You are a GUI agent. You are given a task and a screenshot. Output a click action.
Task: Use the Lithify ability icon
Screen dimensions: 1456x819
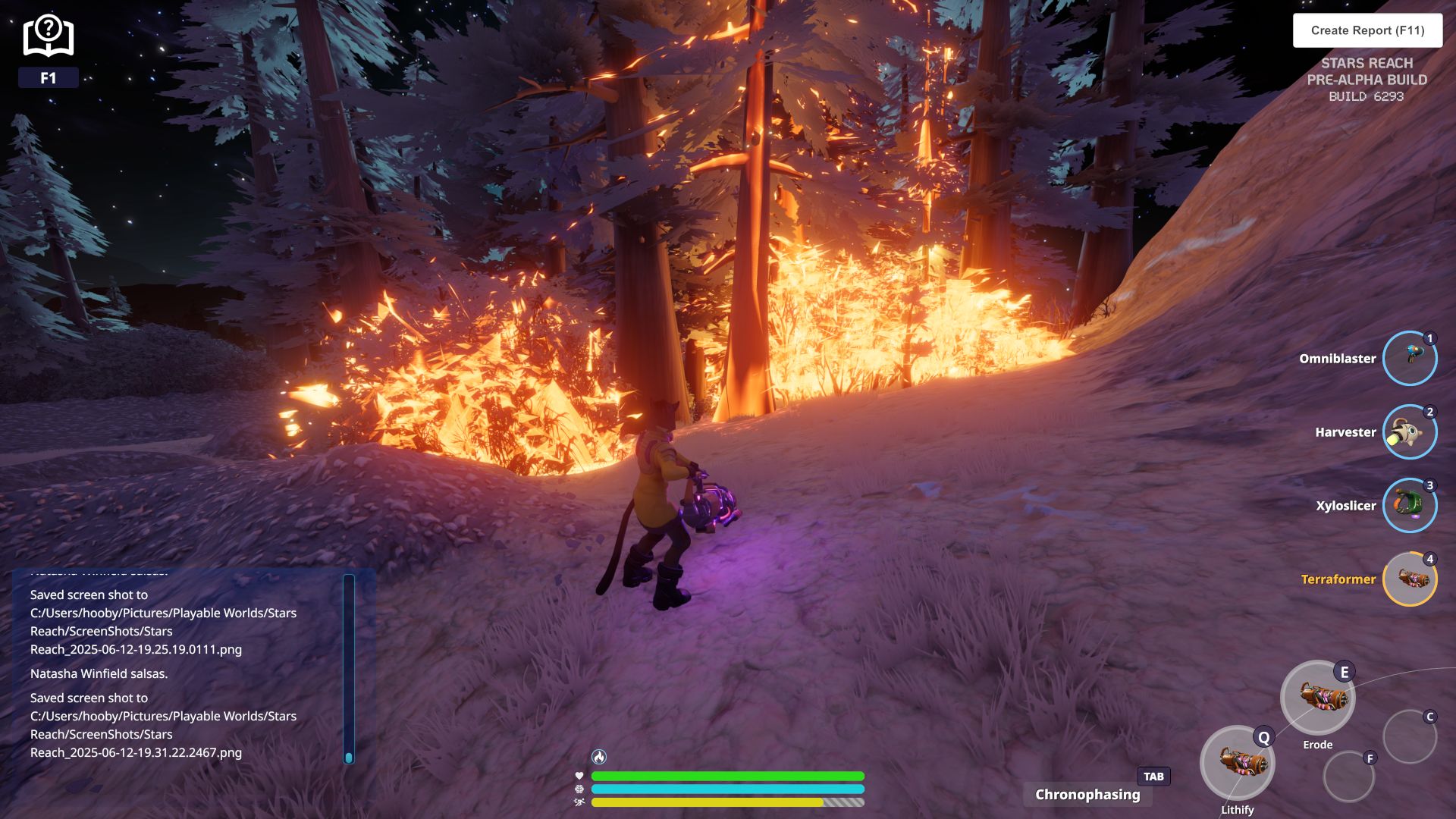[x=1237, y=763]
